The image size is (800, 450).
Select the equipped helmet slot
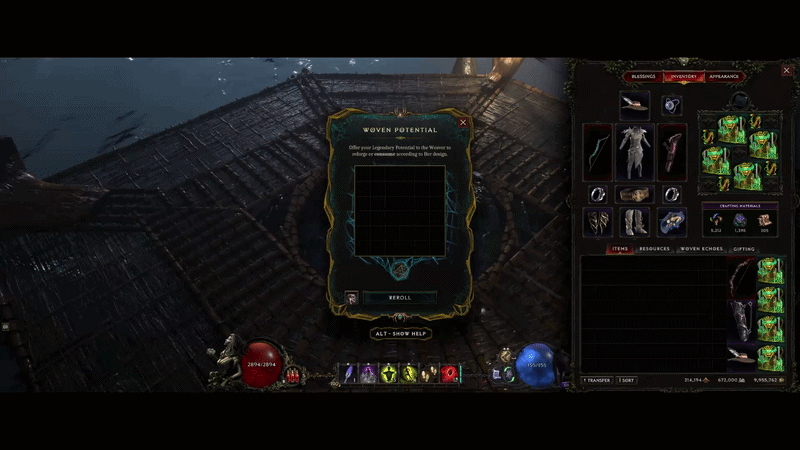pyautogui.click(x=634, y=102)
